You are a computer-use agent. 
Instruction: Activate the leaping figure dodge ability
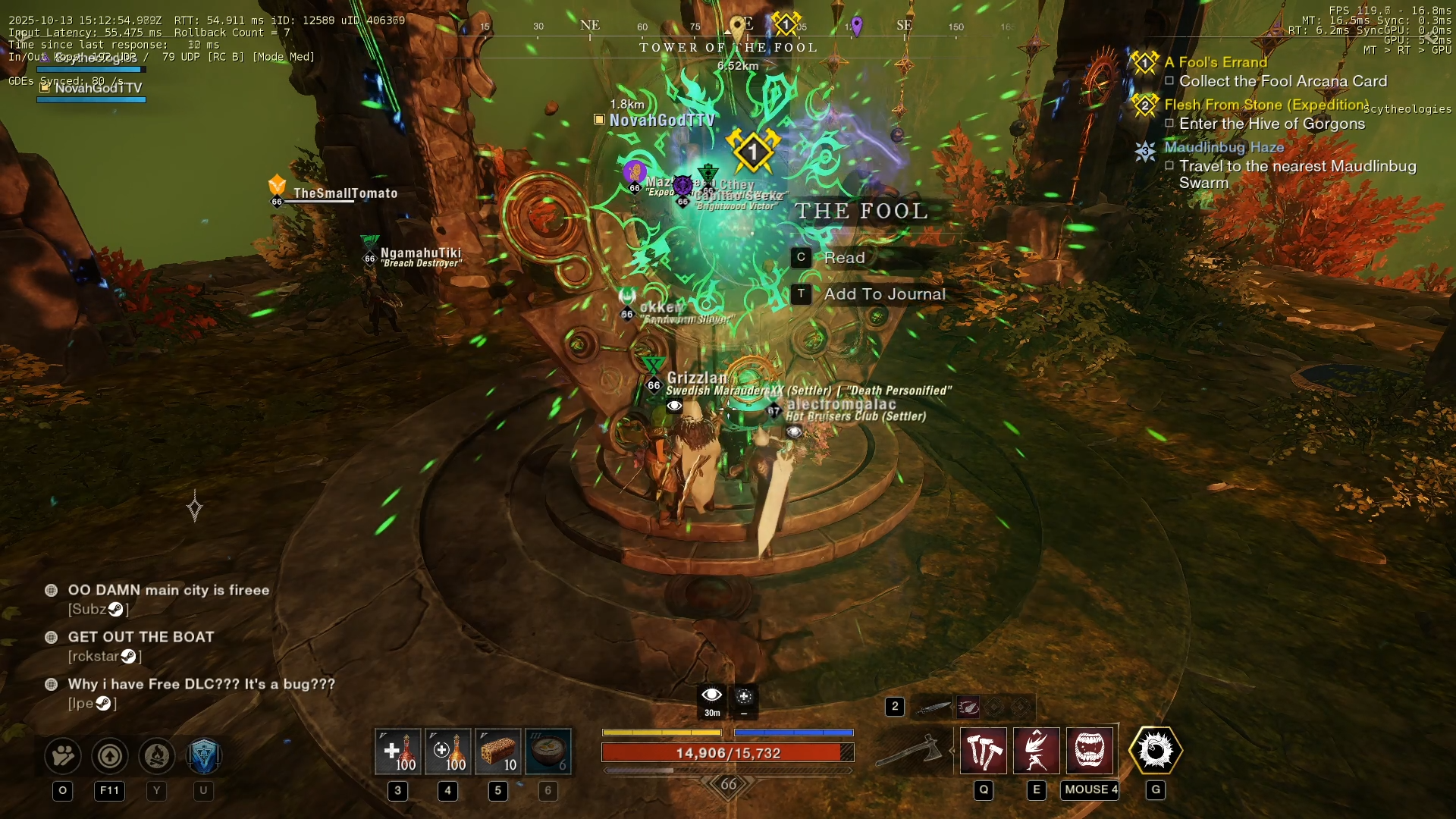pos(1037,751)
